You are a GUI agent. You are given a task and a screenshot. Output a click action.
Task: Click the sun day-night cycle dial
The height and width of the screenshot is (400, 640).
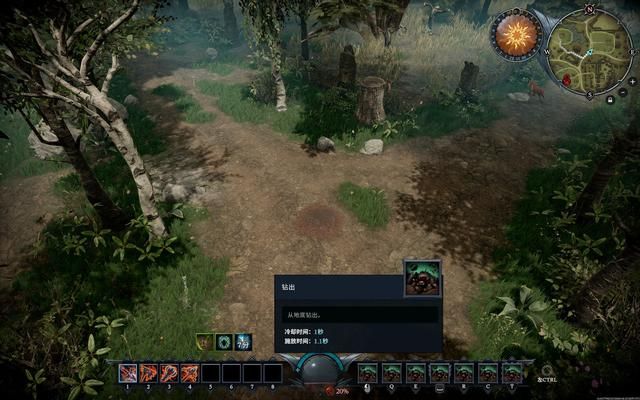pos(516,35)
